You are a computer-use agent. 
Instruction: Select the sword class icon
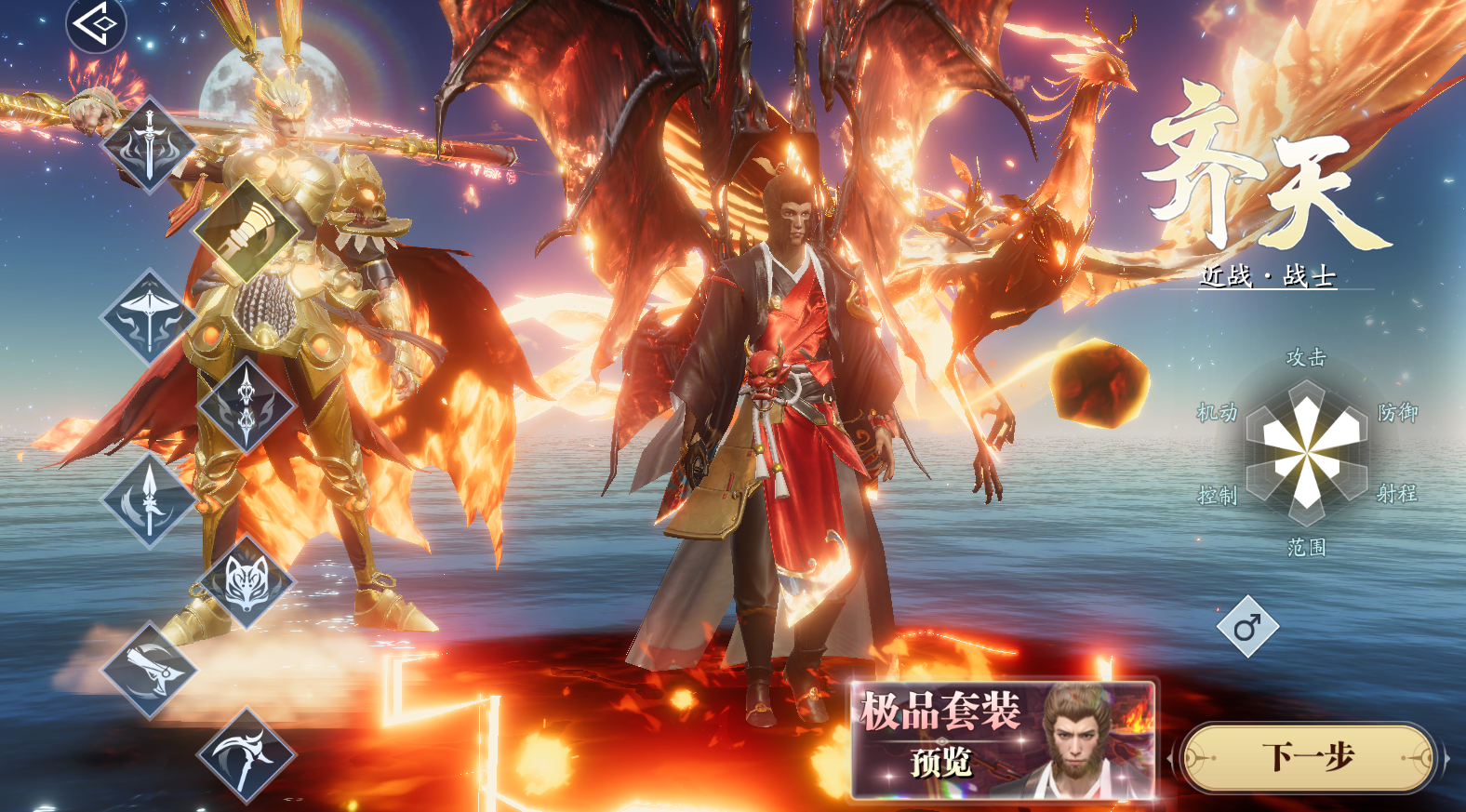(x=149, y=146)
